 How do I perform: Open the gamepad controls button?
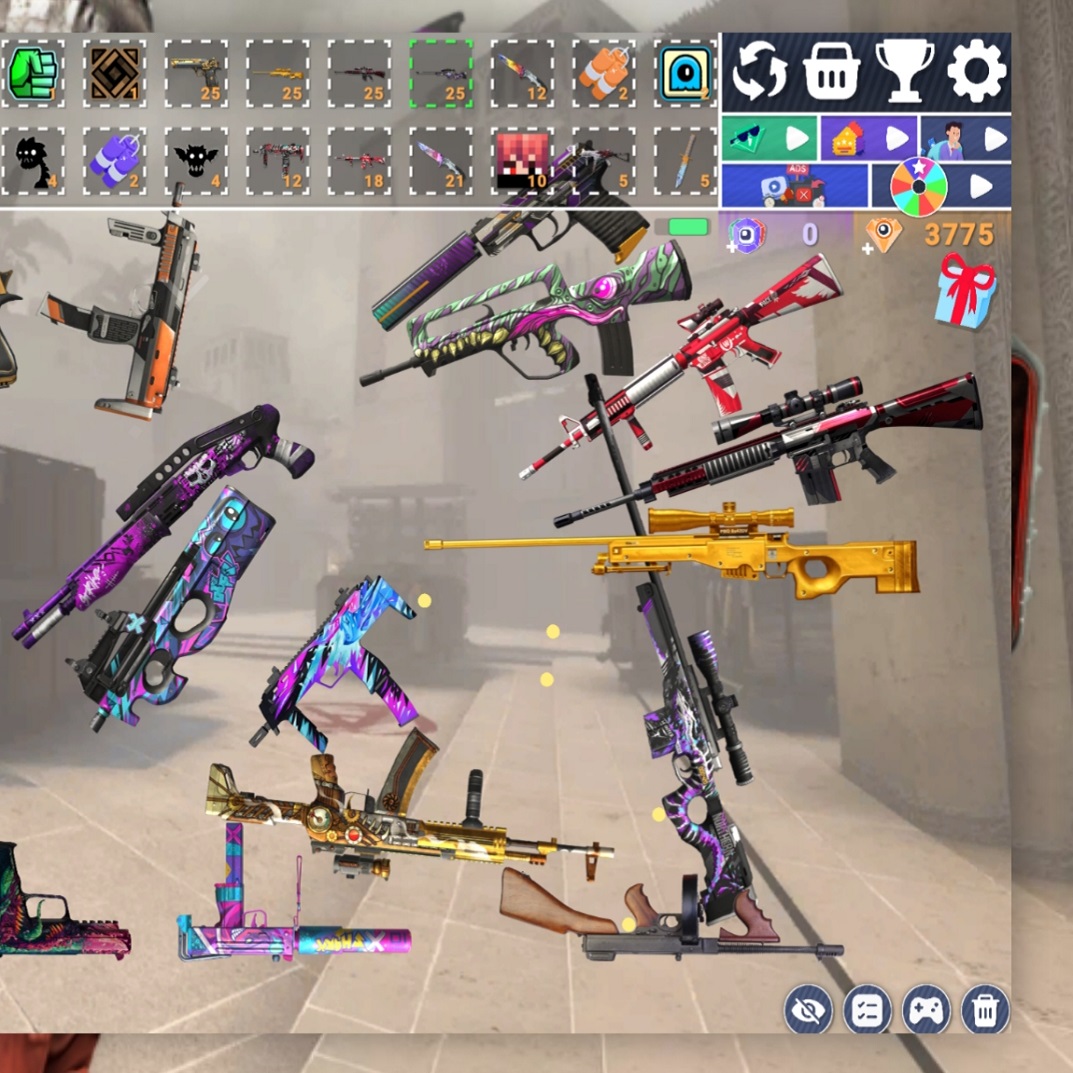tap(926, 1010)
